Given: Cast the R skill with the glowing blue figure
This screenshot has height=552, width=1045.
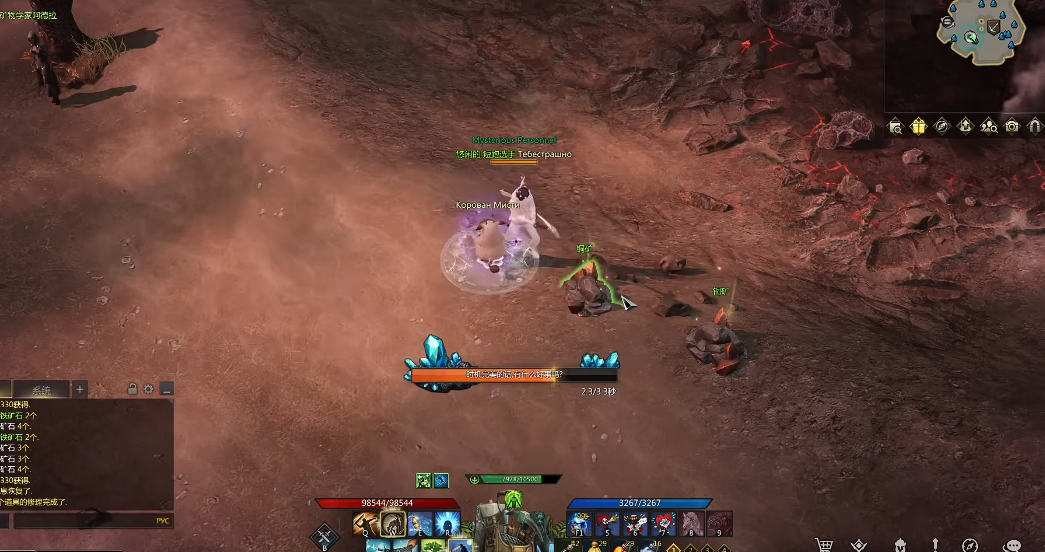Looking at the screenshot, I should (447, 523).
